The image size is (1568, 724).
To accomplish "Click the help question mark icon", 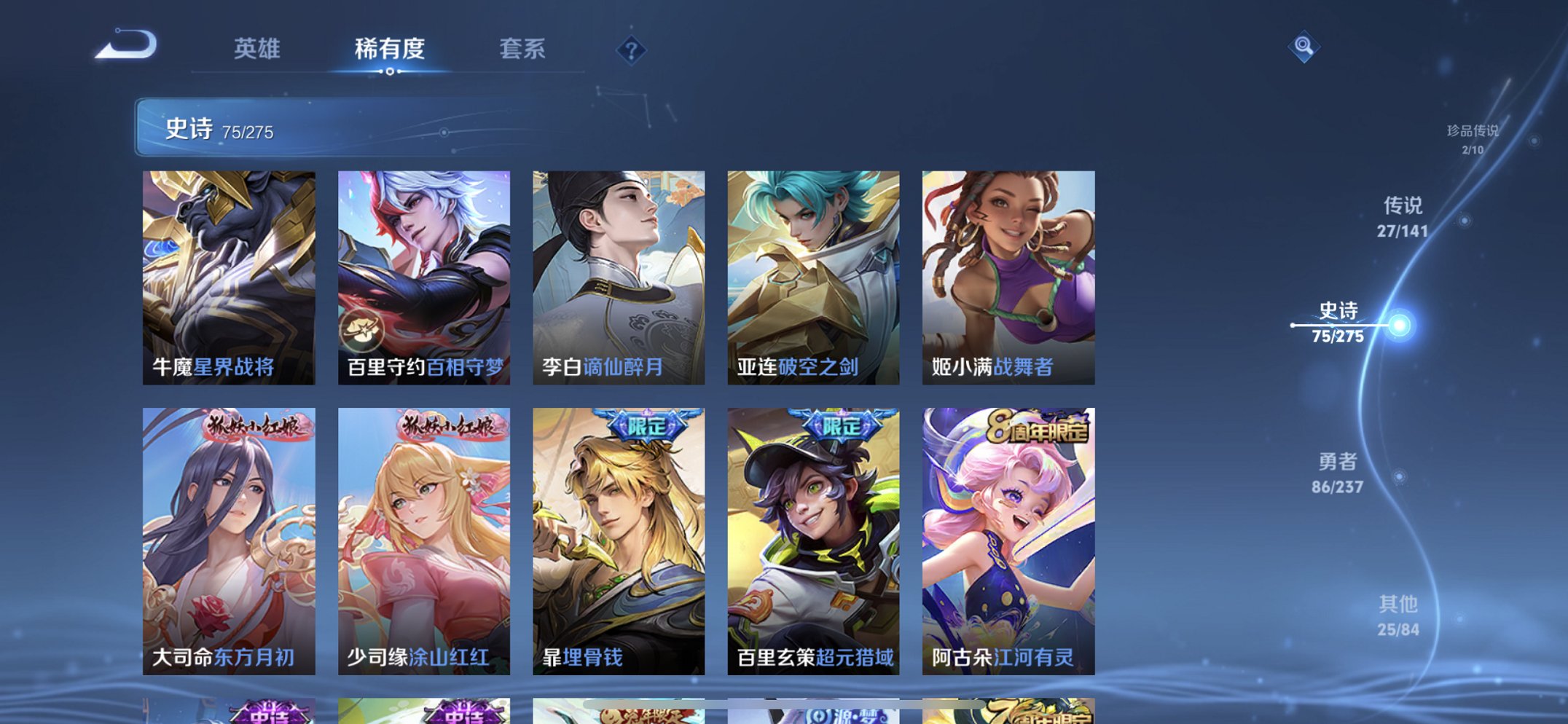I will point(633,51).
